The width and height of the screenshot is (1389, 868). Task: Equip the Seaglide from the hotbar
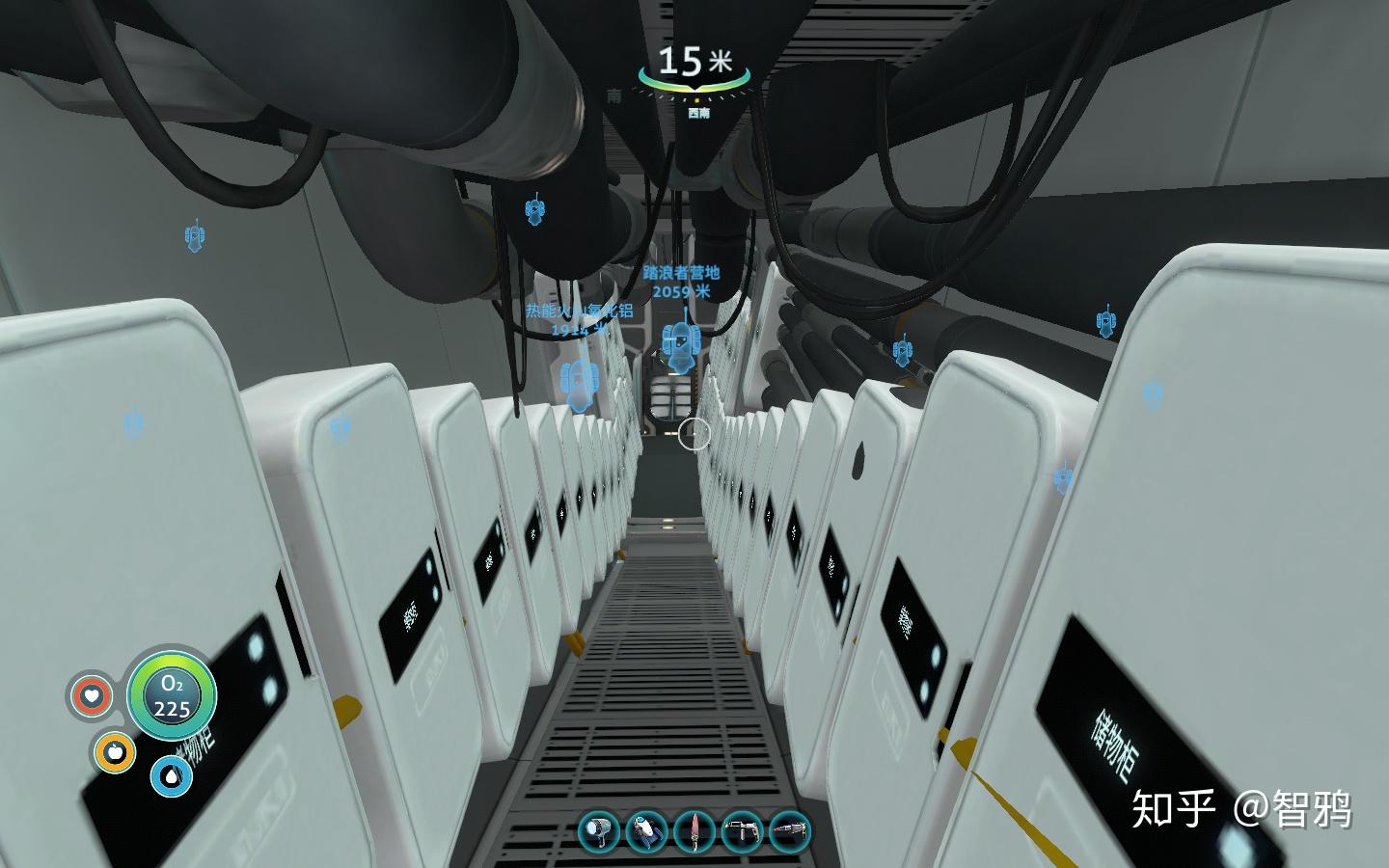(x=646, y=831)
